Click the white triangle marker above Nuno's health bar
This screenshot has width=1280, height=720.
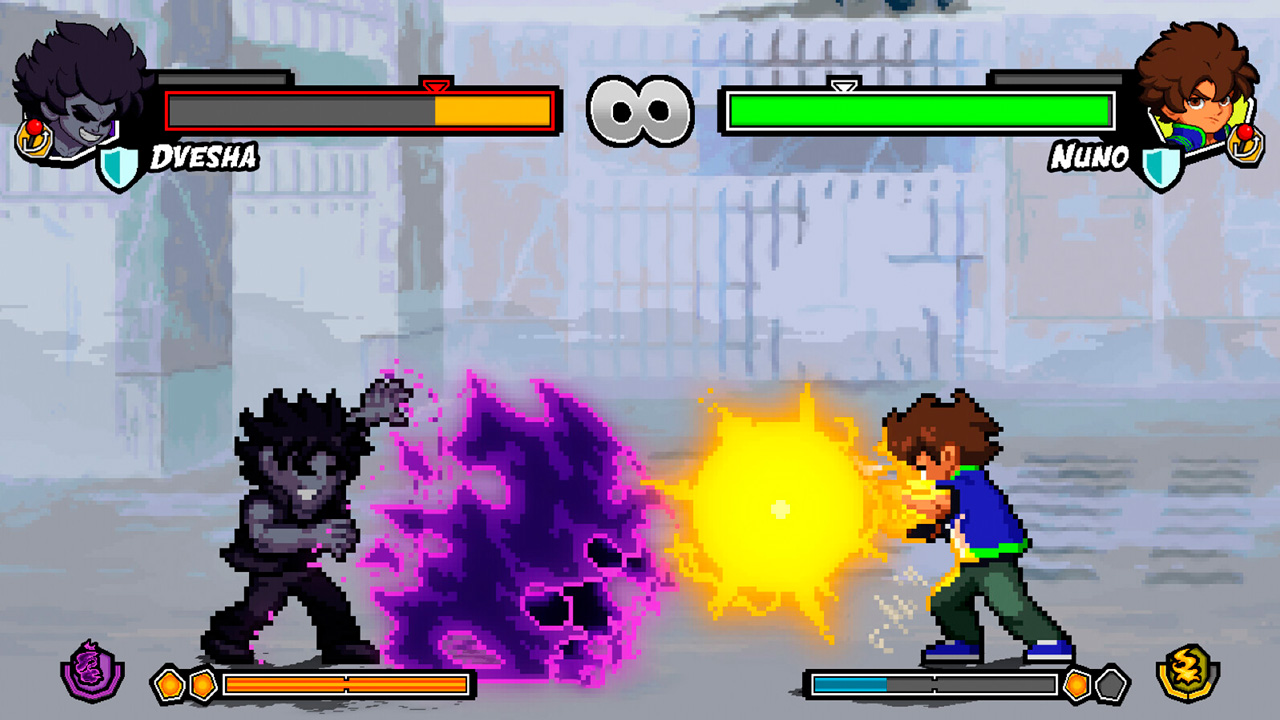tap(845, 85)
